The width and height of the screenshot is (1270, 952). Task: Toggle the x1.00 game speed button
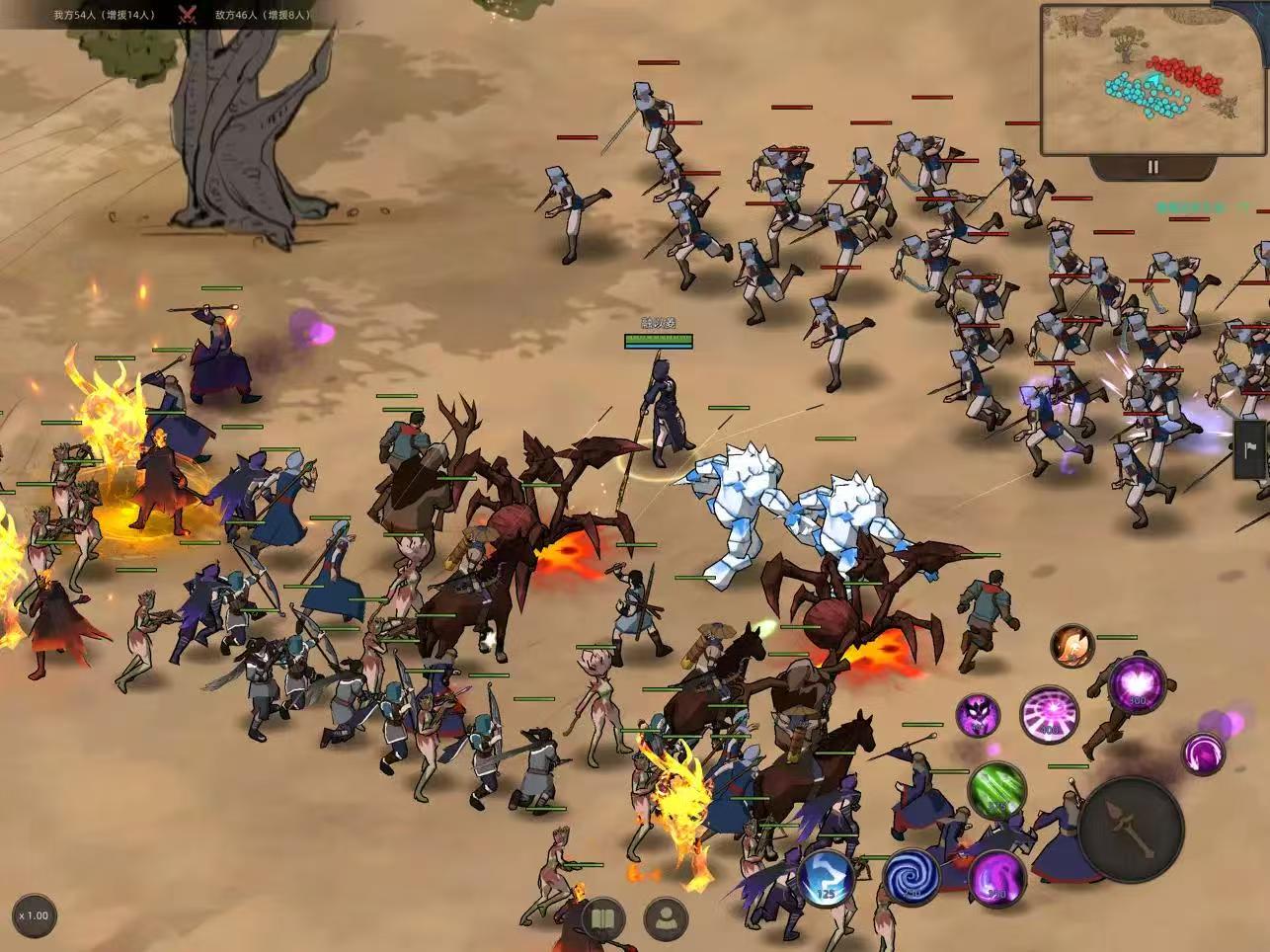click(x=35, y=915)
